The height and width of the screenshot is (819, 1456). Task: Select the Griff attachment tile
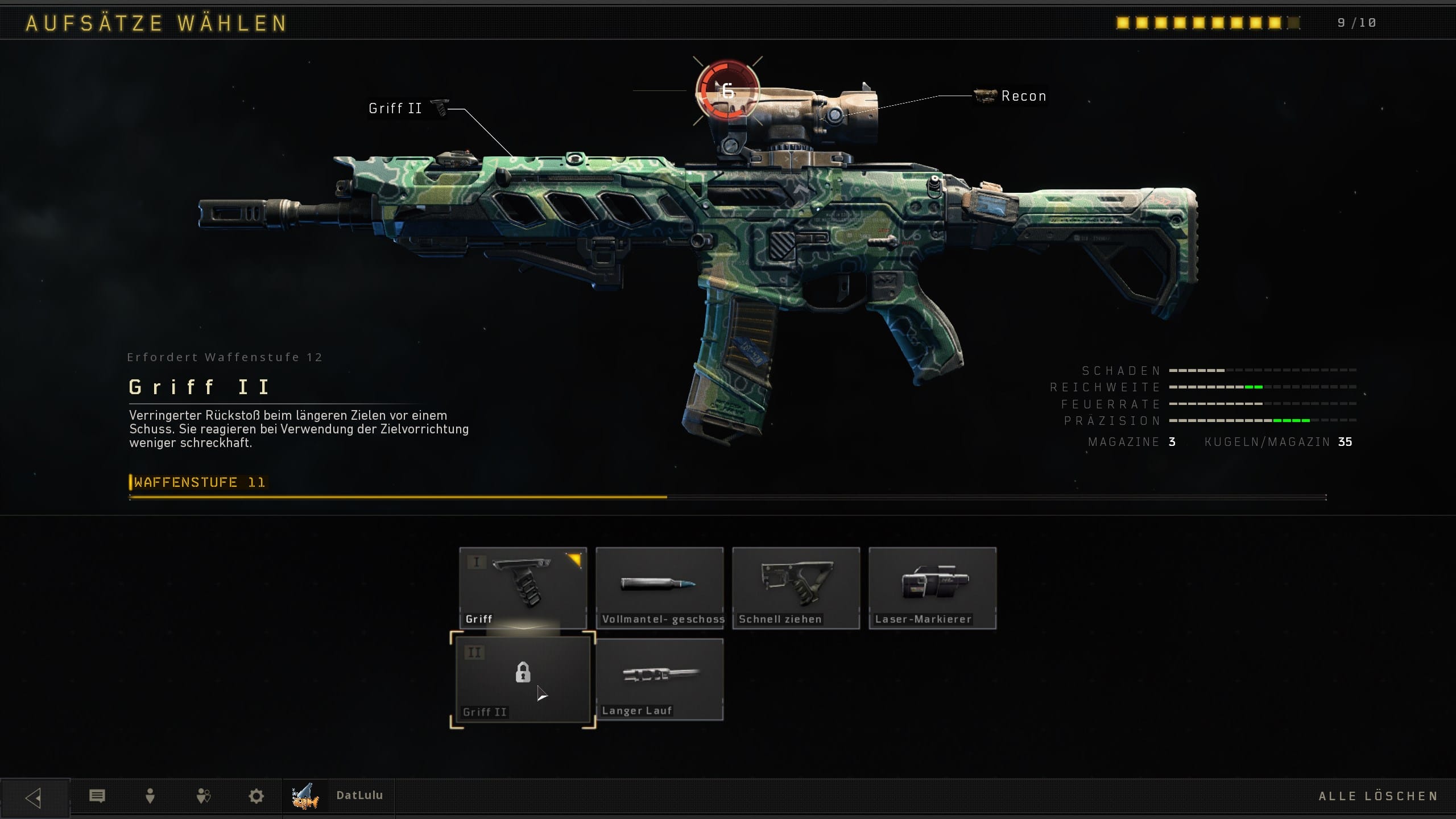coord(523,588)
